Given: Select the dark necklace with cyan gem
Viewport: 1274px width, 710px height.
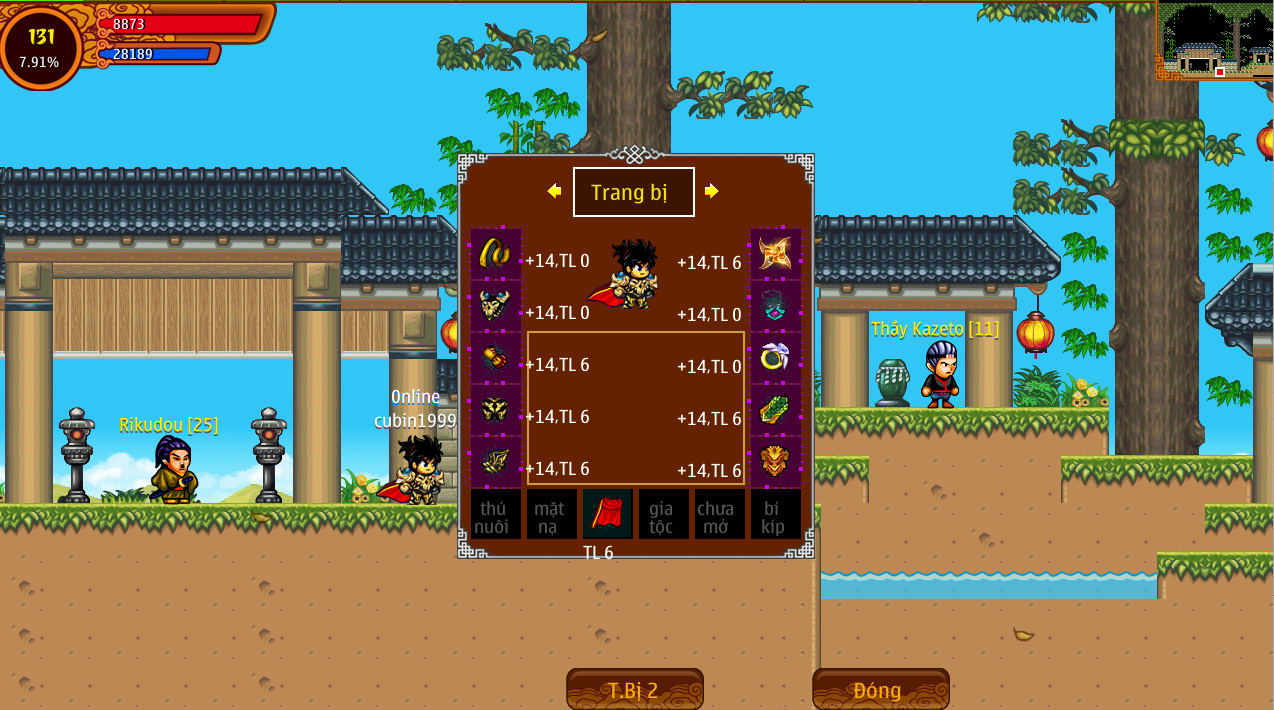Looking at the screenshot, I should pyautogui.click(x=776, y=306).
